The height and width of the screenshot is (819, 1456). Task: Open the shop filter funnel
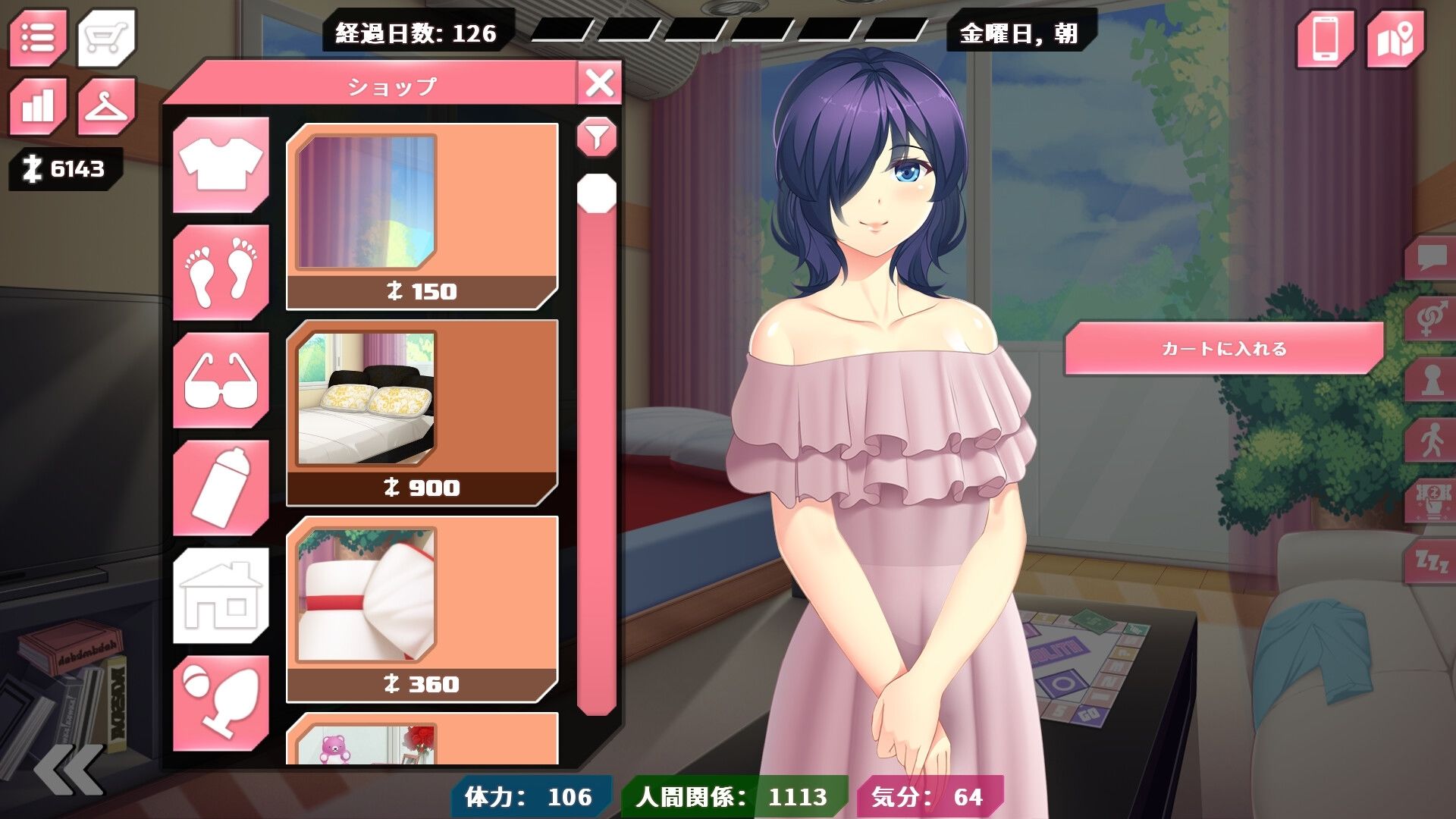pos(597,137)
